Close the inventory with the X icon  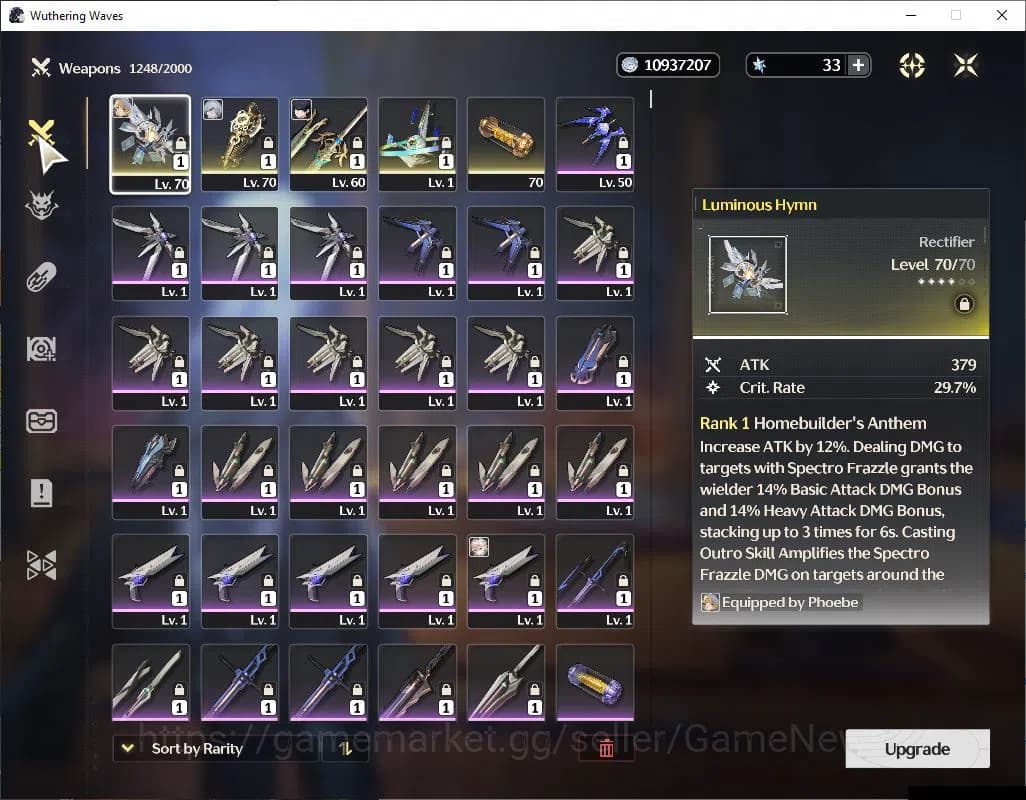pyautogui.click(x=966, y=65)
